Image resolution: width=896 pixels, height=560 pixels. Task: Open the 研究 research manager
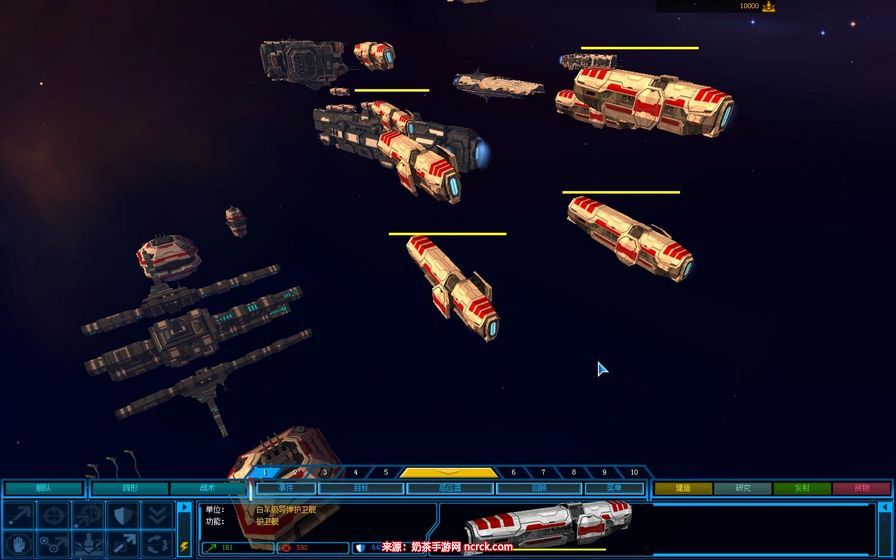pyautogui.click(x=742, y=488)
